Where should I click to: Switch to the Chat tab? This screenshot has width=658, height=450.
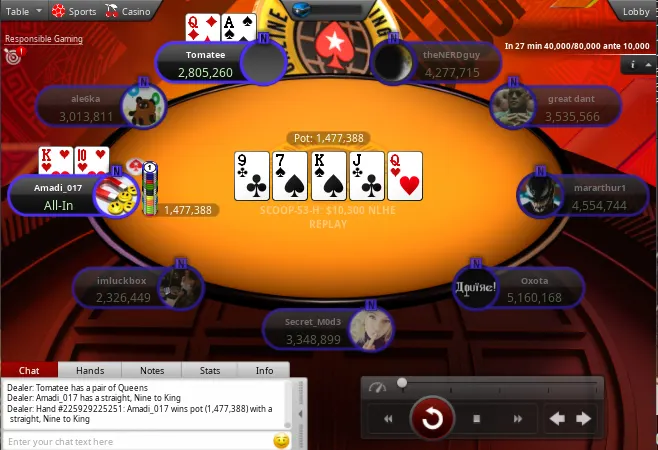point(30,370)
